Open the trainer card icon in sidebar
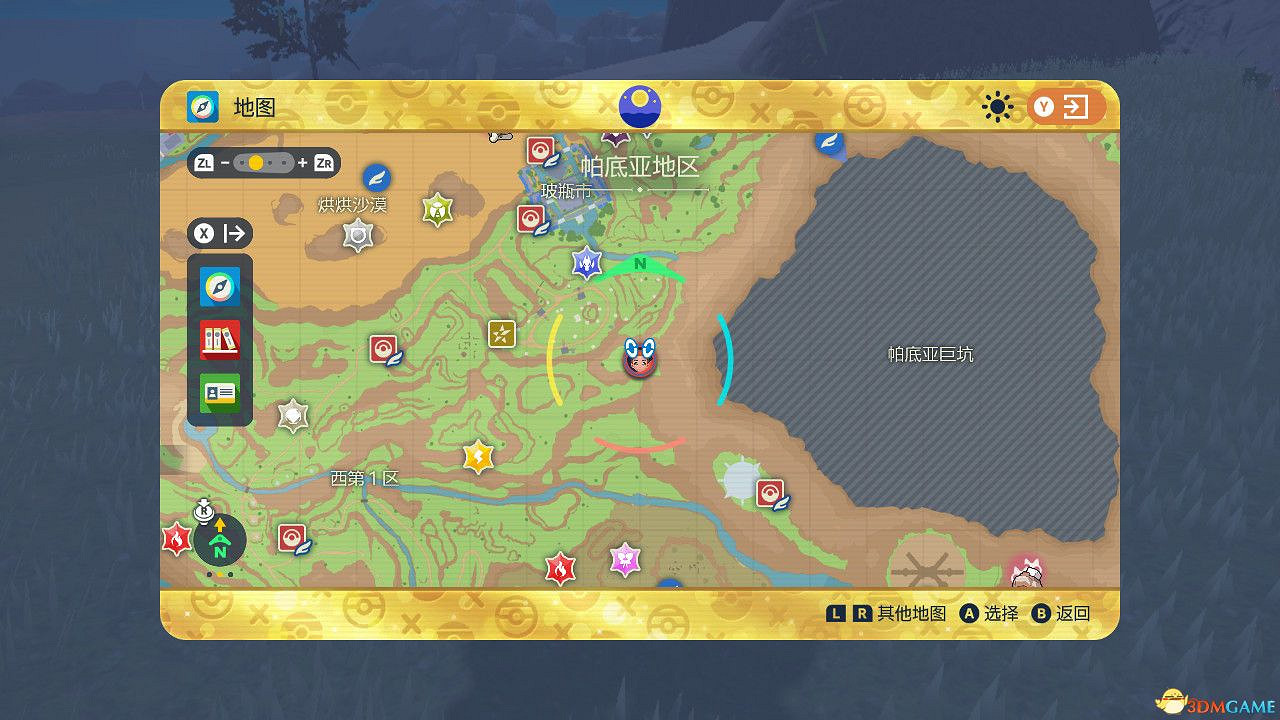This screenshot has width=1280, height=720. pos(218,392)
